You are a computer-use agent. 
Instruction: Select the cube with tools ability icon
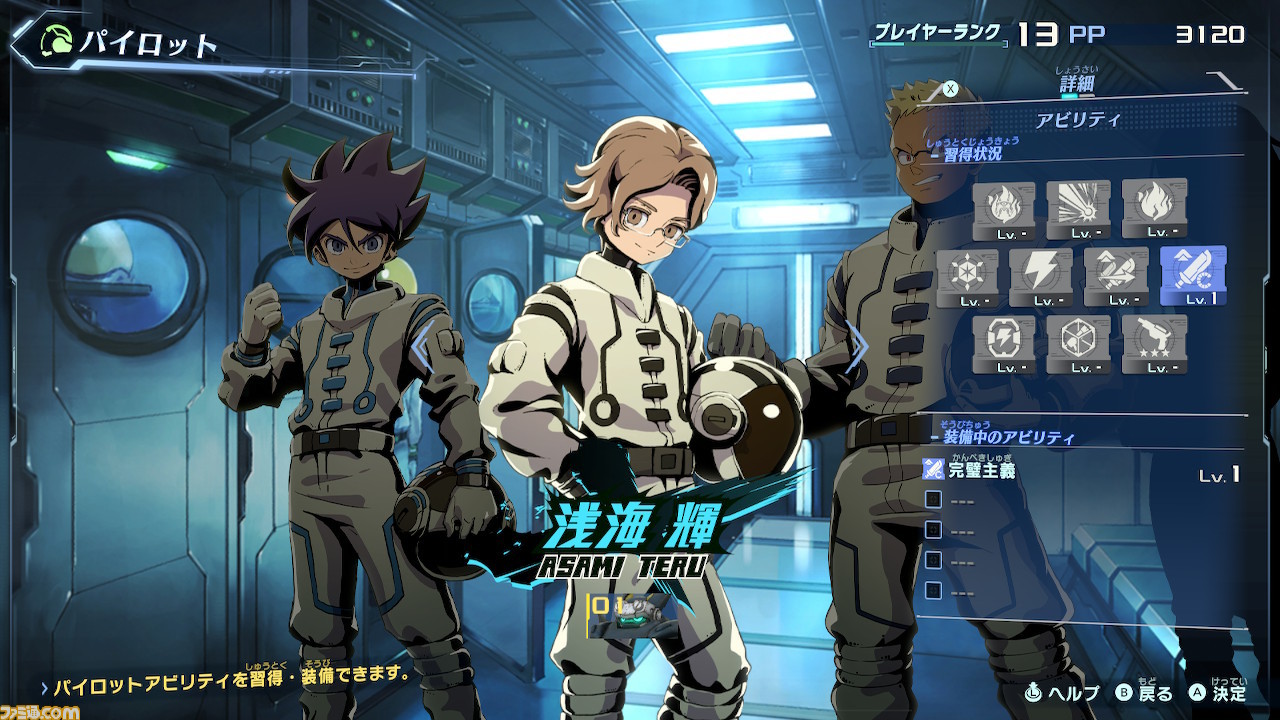point(1078,344)
